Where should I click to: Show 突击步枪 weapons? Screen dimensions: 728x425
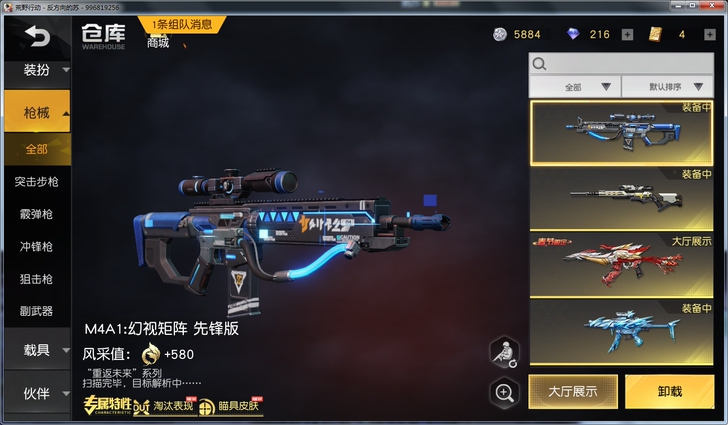tap(37, 182)
